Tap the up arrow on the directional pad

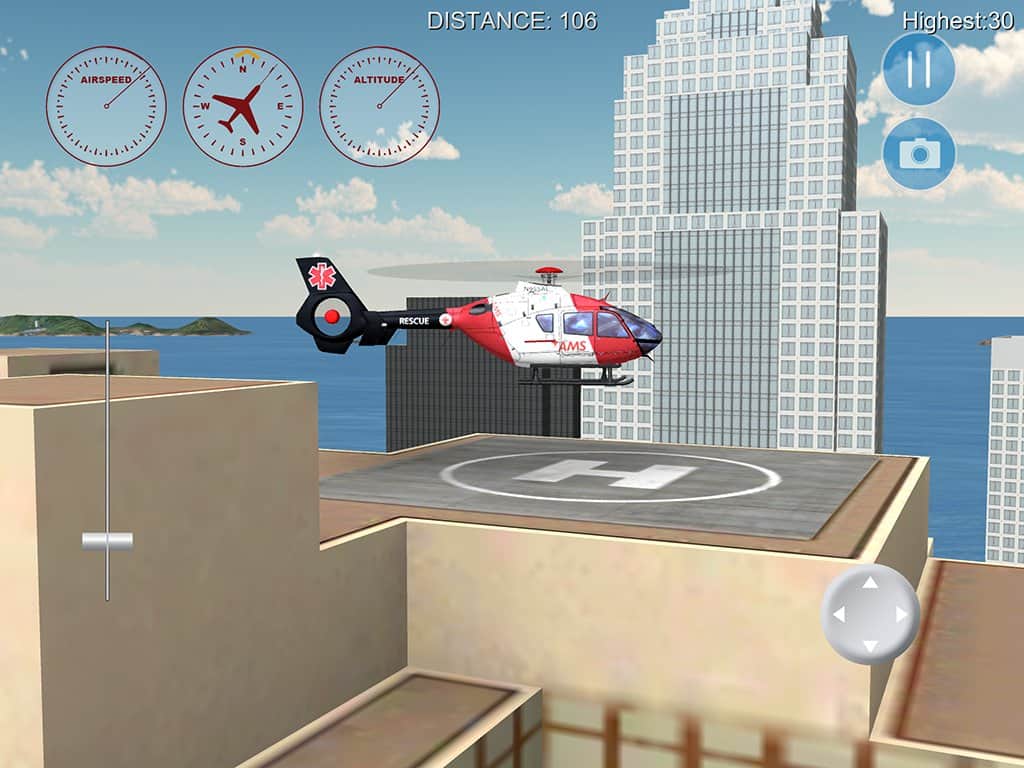[870, 583]
